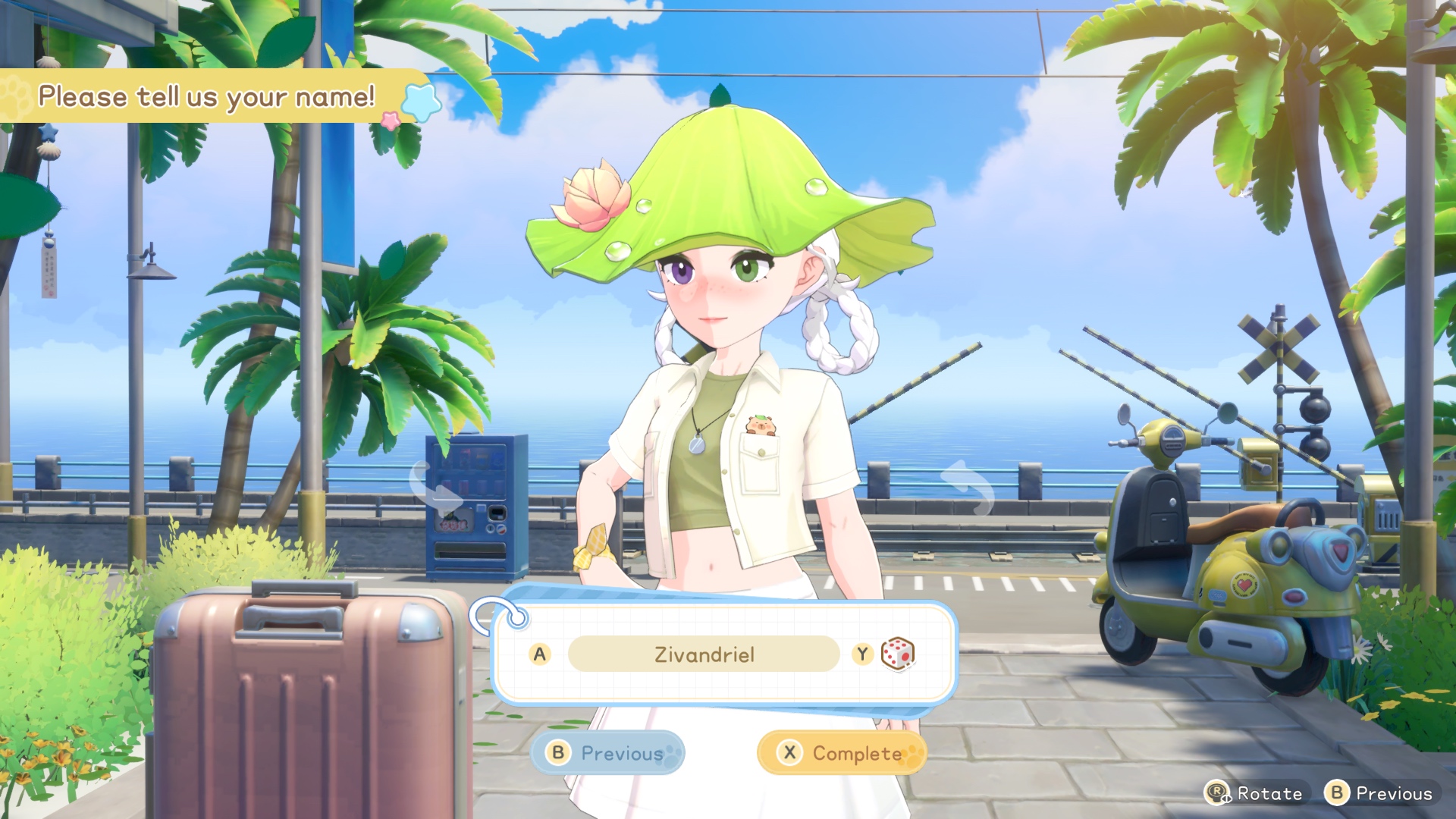The width and height of the screenshot is (1456, 819).
Task: Edit the Zivandriel name field
Action: [704, 654]
